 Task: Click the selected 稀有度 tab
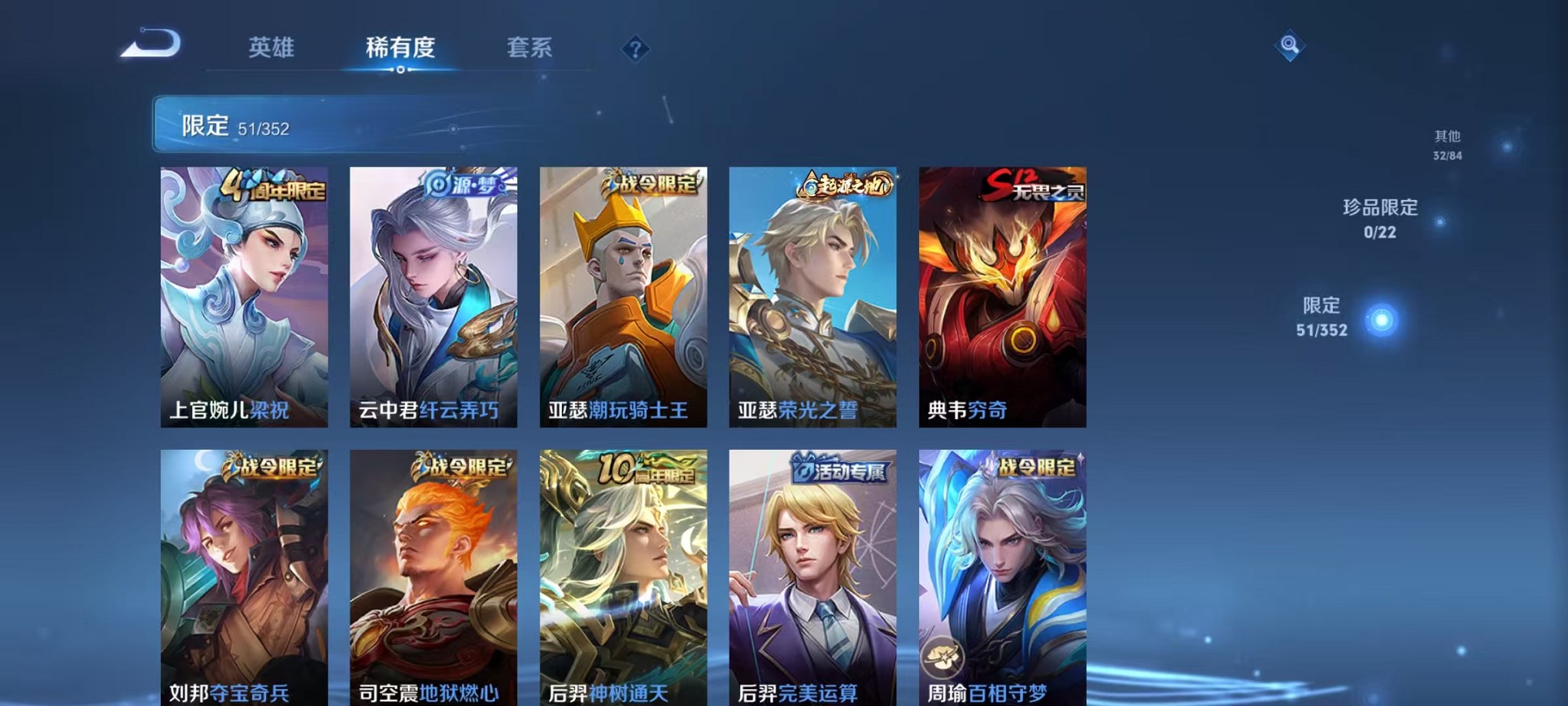tap(403, 48)
